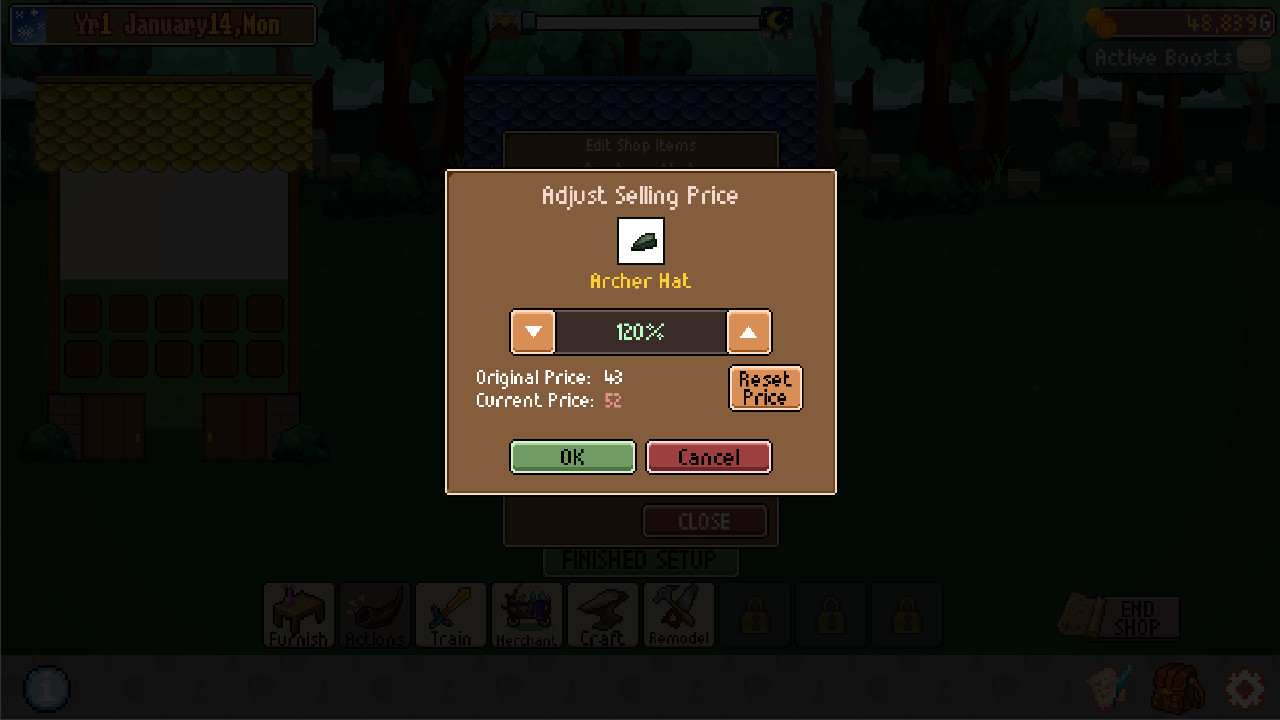This screenshot has height=720, width=1280.
Task: Click the Archer Hat item thumbnail
Action: [x=640, y=240]
